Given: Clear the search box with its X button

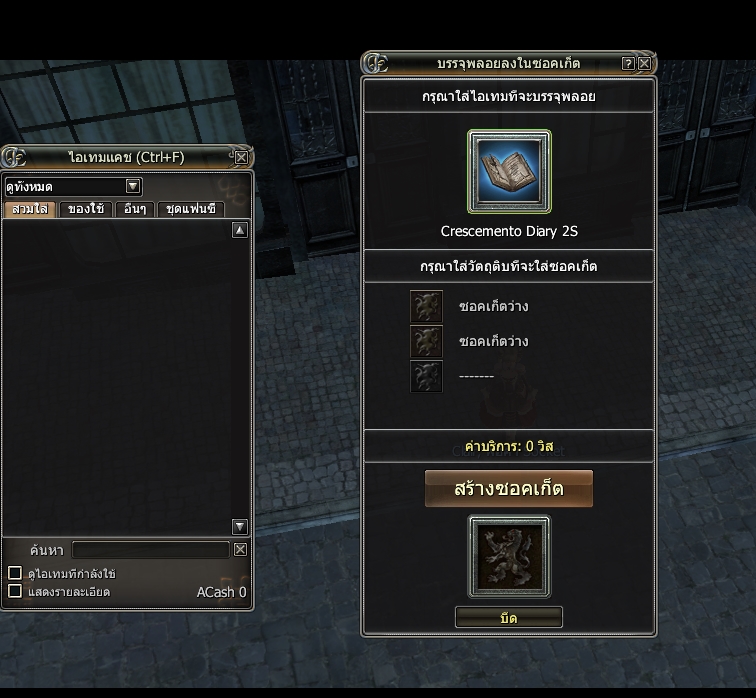Looking at the screenshot, I should click(x=240, y=549).
